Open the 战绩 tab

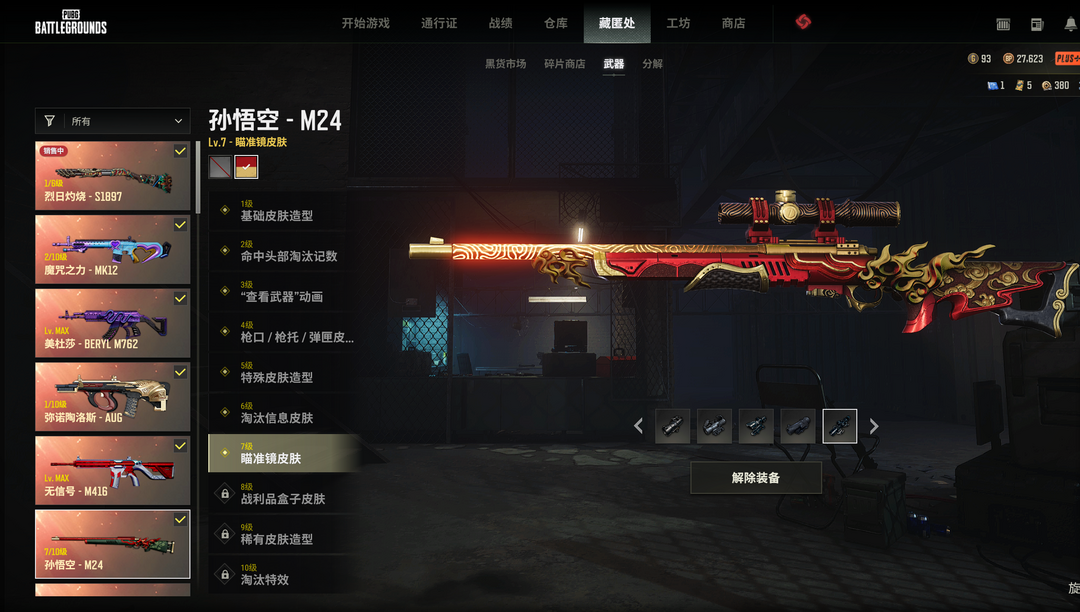tap(501, 23)
